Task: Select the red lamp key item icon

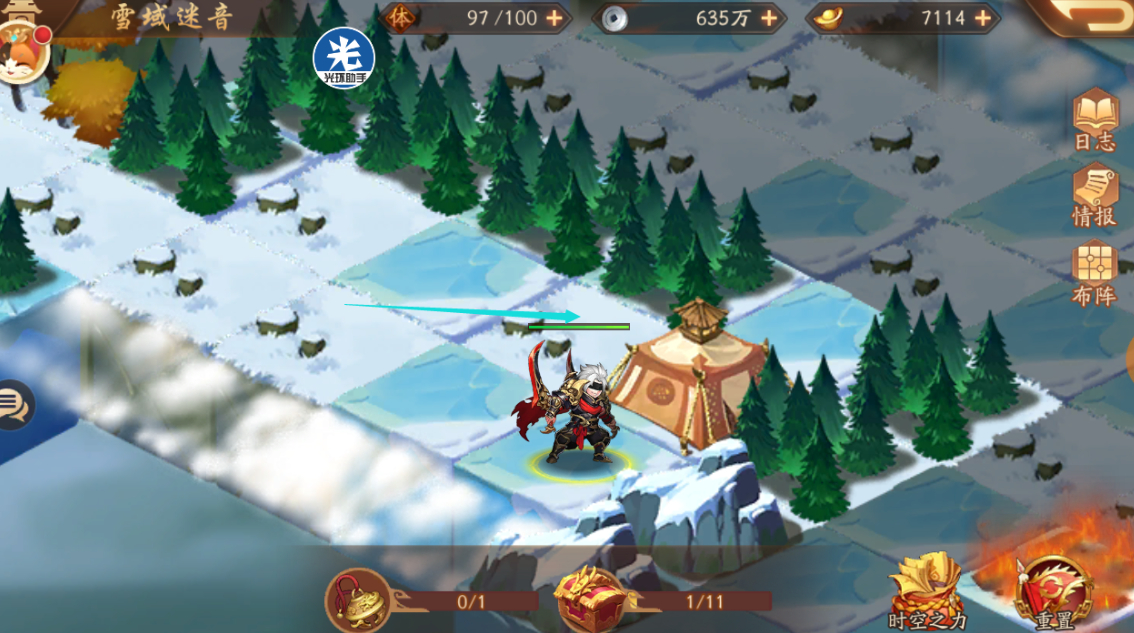Action: (357, 599)
